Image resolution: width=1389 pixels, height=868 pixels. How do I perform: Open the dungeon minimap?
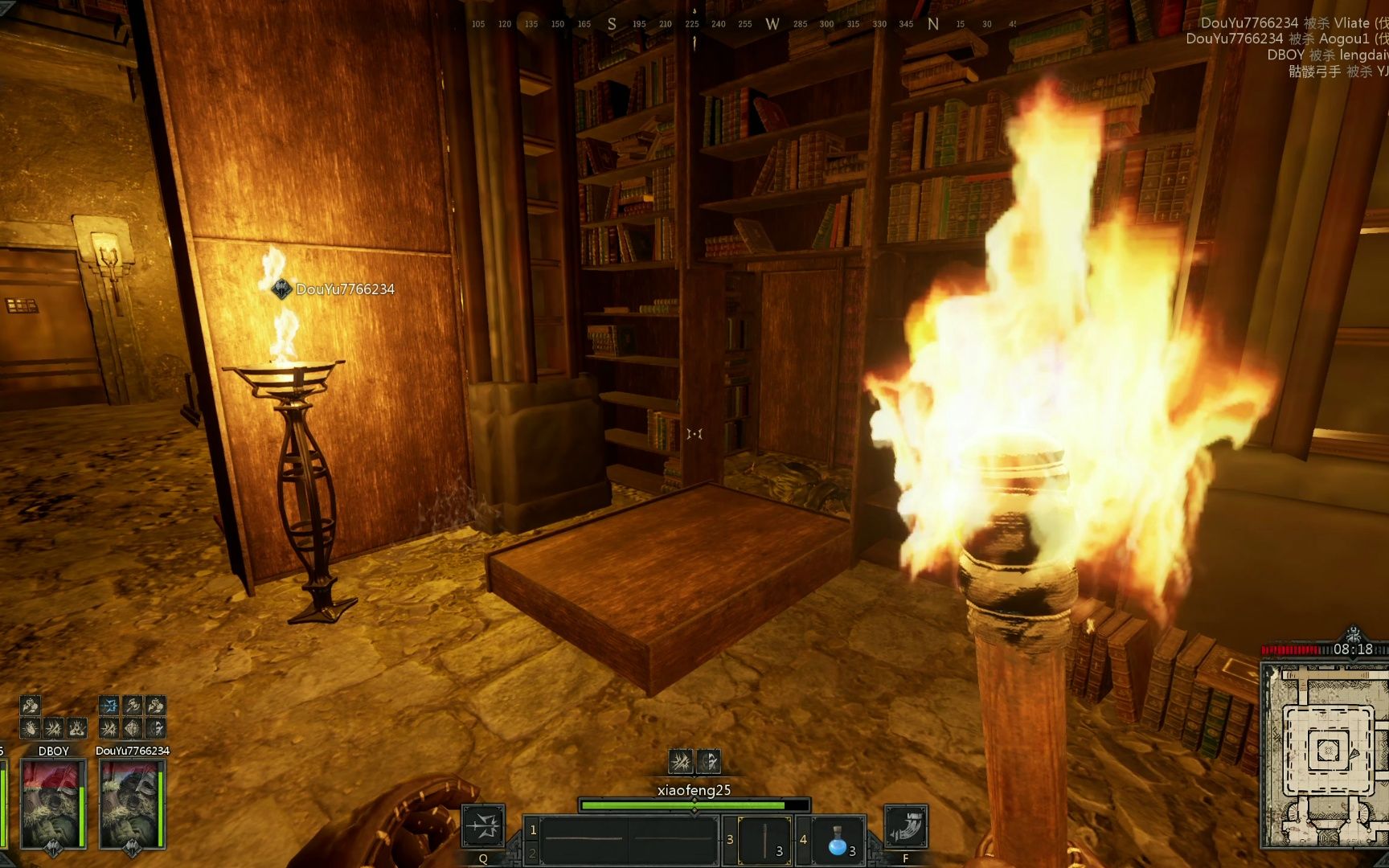click(x=1324, y=755)
